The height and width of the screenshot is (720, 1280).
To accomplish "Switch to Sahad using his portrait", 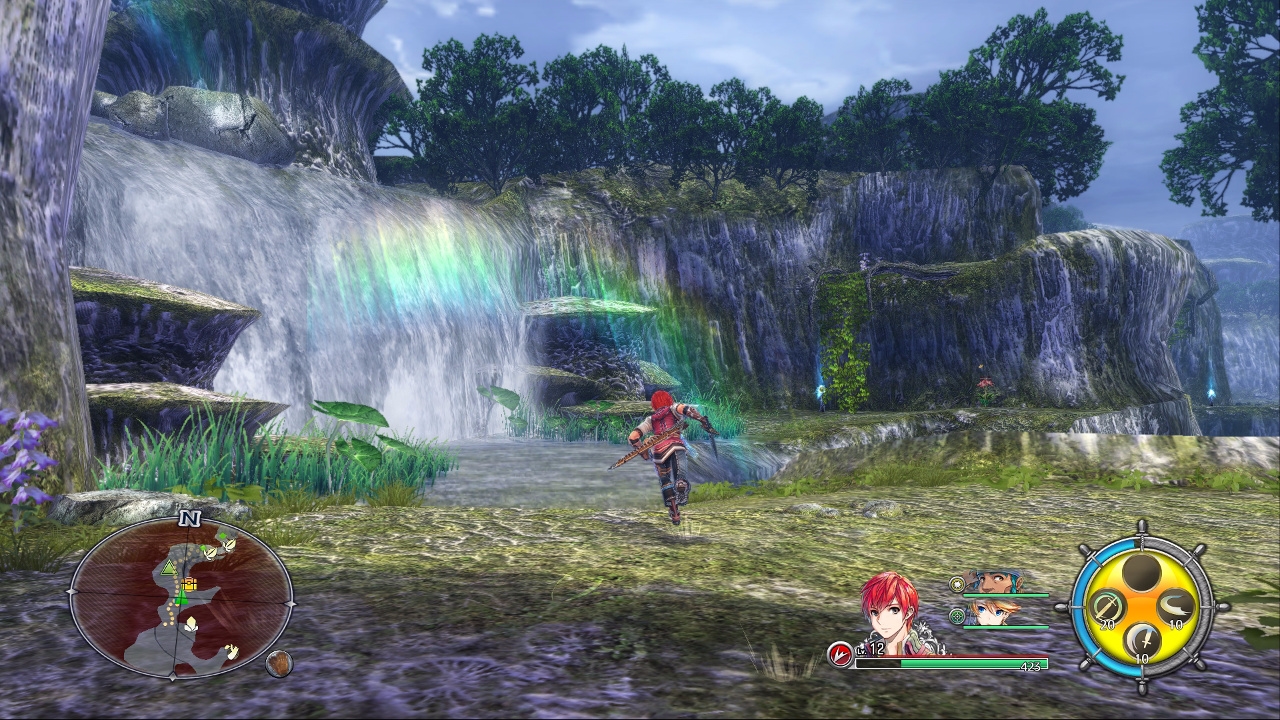I will [x=997, y=581].
